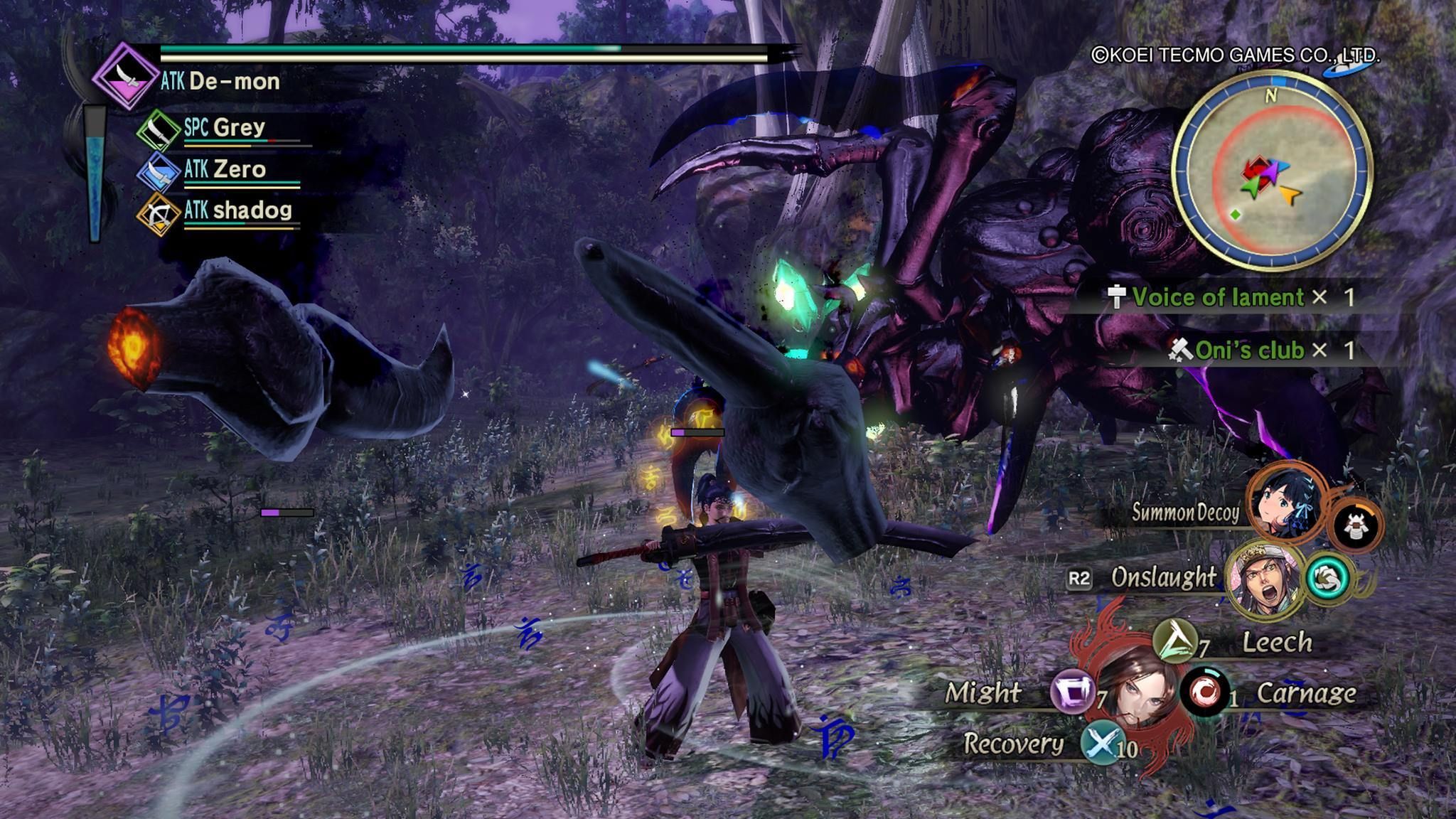Click De-mon's player weapon emblem
1456x819 pixels.
pos(125,76)
